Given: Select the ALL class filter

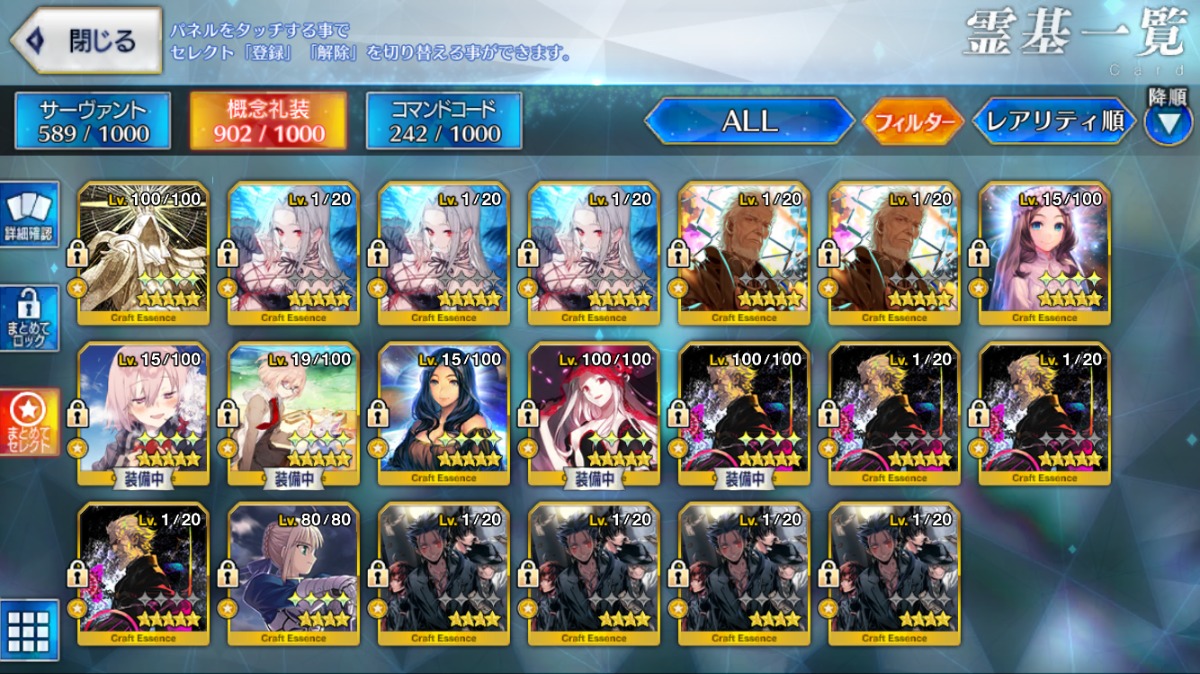Looking at the screenshot, I should point(749,121).
